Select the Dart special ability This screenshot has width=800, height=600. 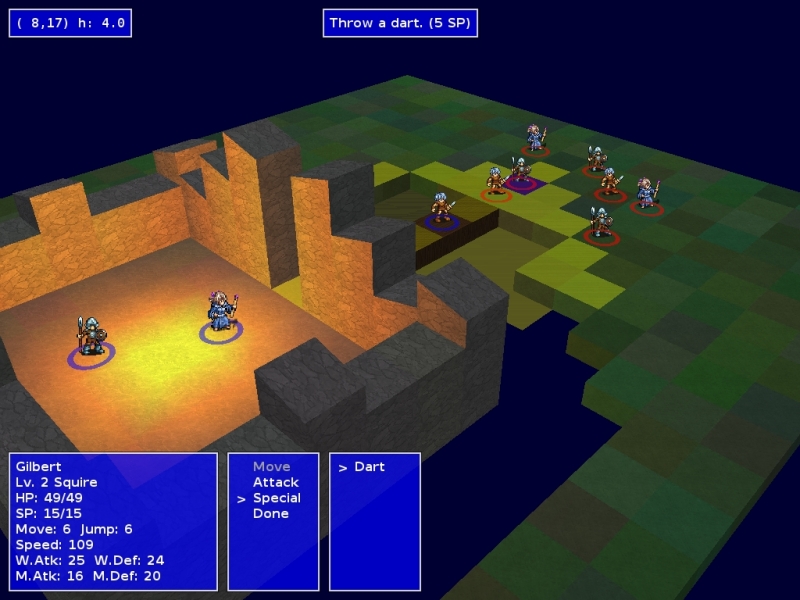(x=369, y=467)
